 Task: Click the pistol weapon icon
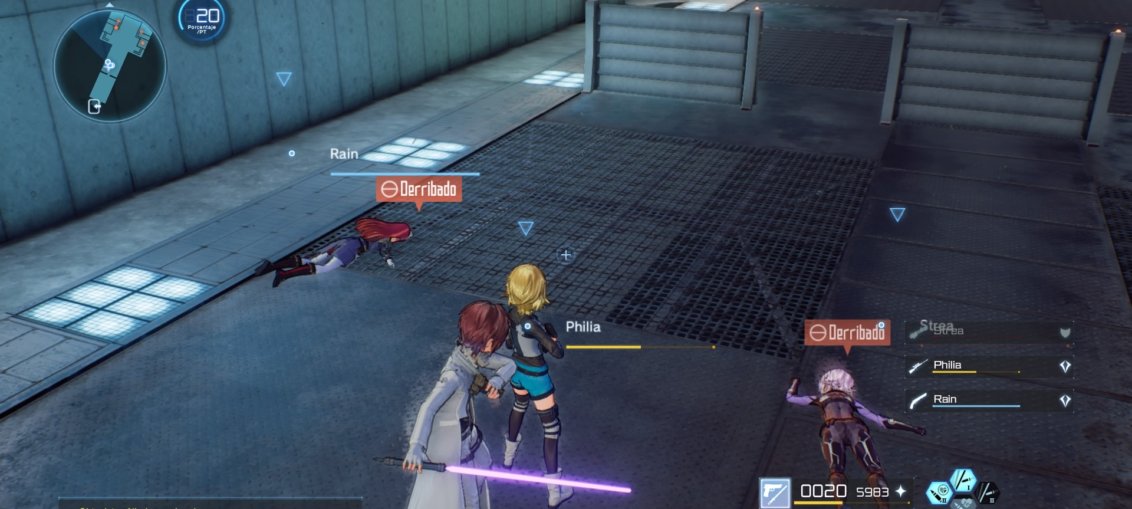[x=775, y=492]
